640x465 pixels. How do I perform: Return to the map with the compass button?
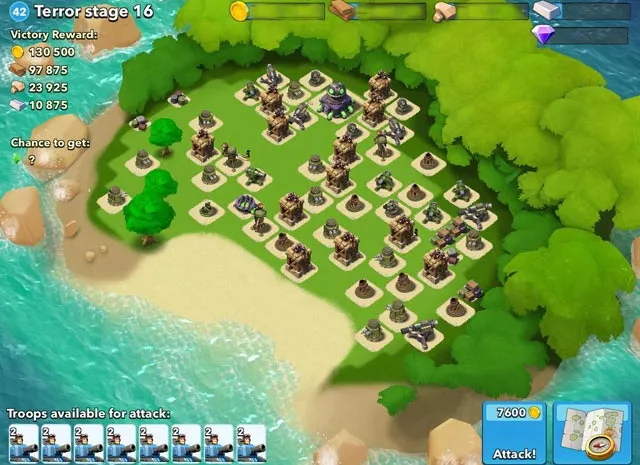click(592, 433)
